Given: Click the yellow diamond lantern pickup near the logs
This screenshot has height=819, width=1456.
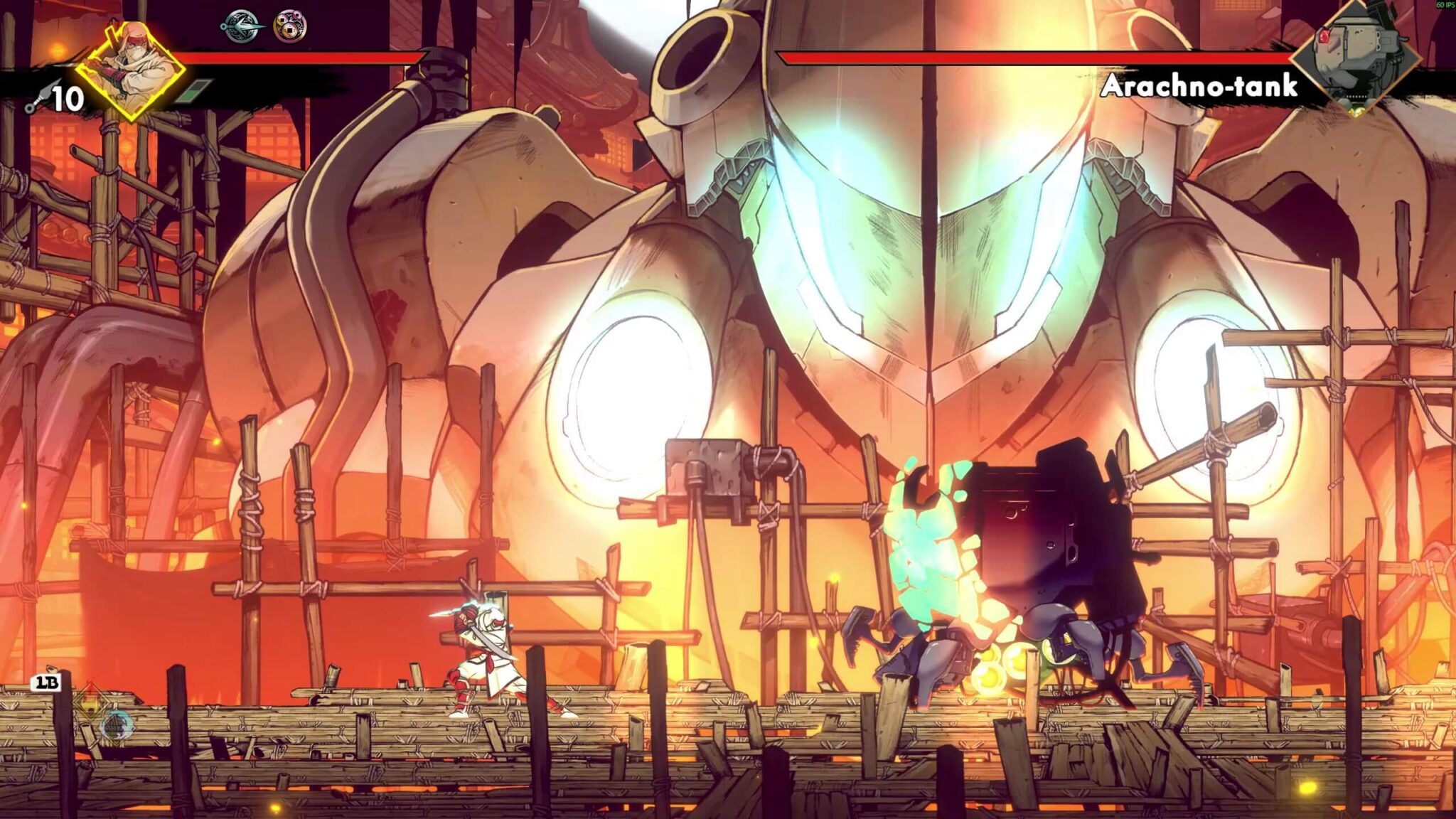Looking at the screenshot, I should point(90,700).
